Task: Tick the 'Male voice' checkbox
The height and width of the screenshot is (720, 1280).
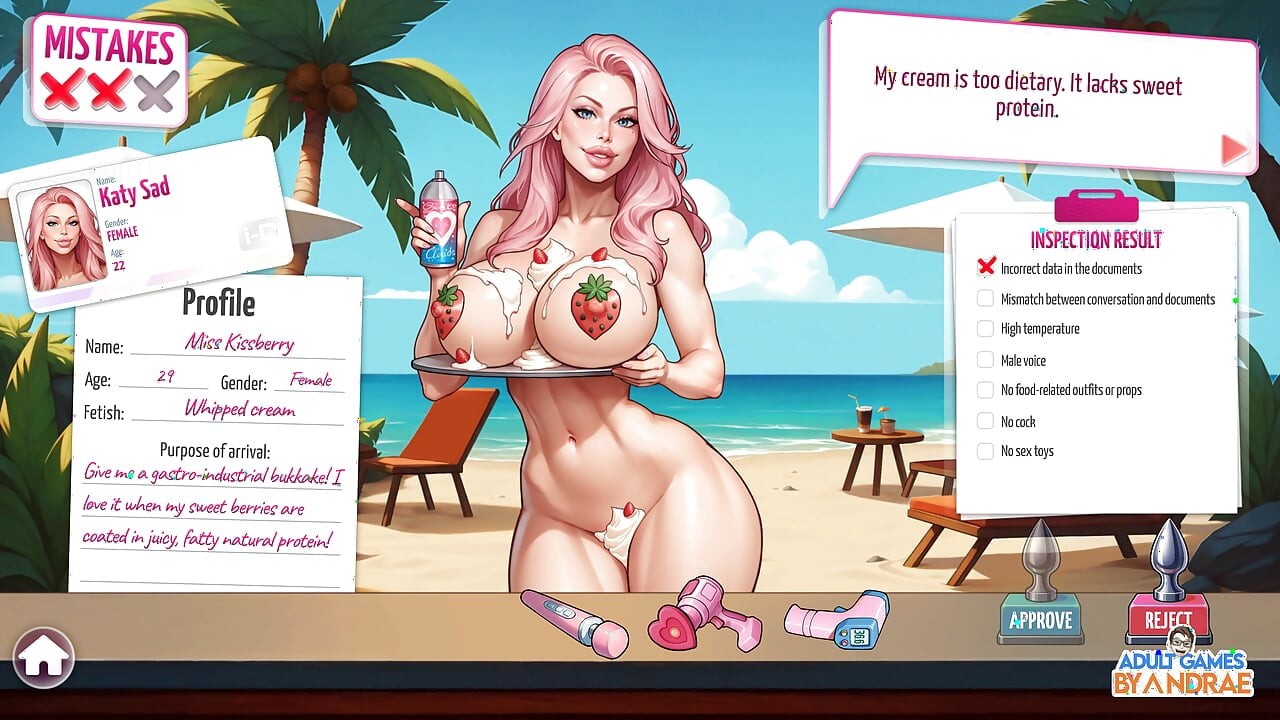Action: 986,359
